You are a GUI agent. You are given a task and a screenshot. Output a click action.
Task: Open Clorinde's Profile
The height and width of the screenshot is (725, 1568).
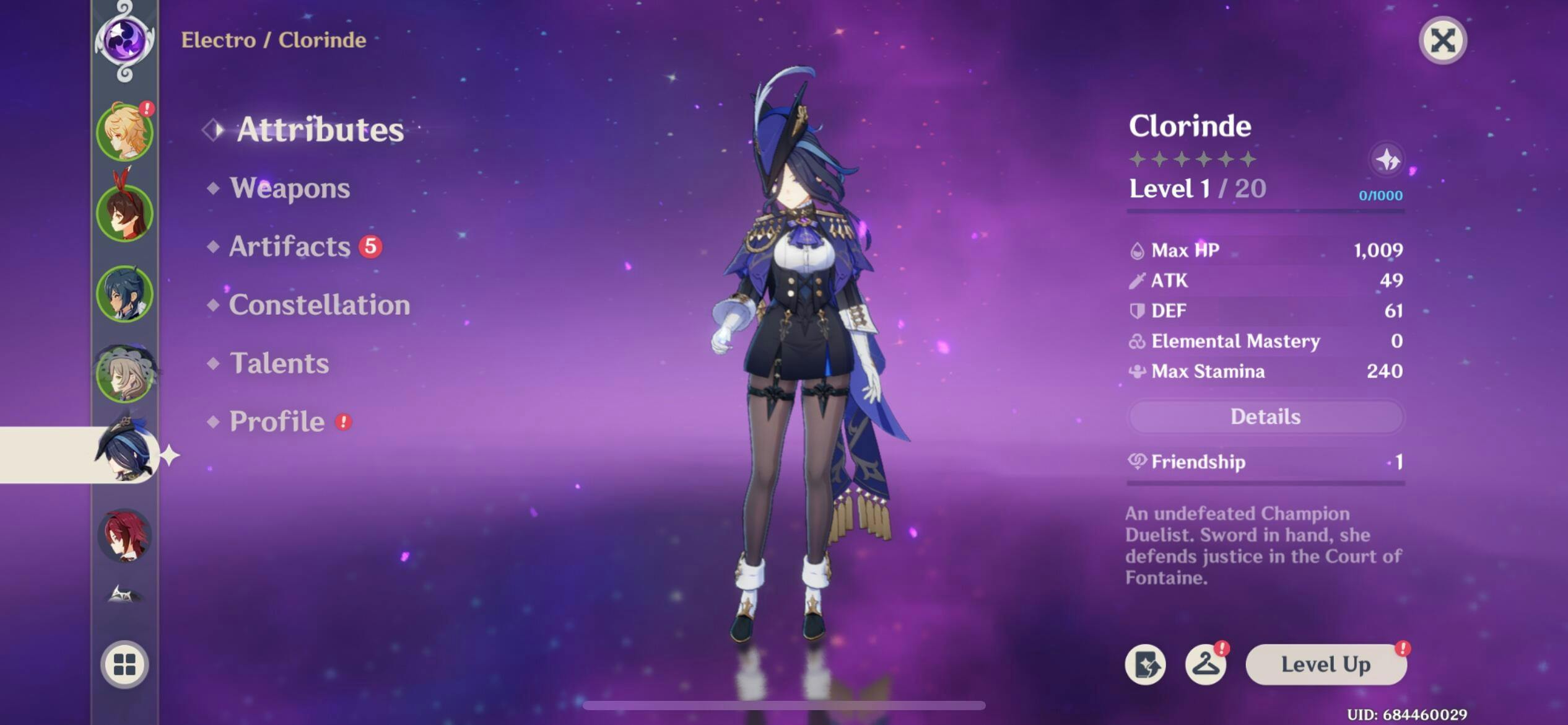click(x=277, y=421)
